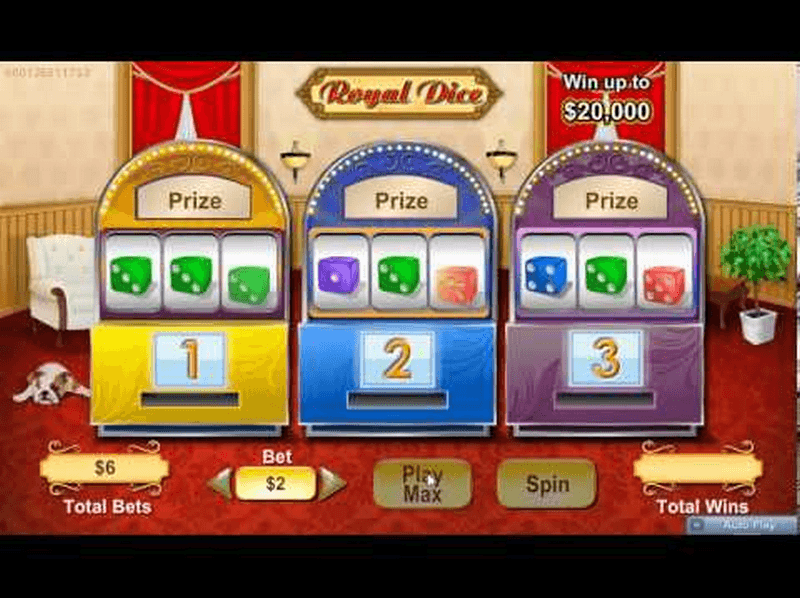
Task: Toggle the Auto Play button
Action: pyautogui.click(x=741, y=524)
